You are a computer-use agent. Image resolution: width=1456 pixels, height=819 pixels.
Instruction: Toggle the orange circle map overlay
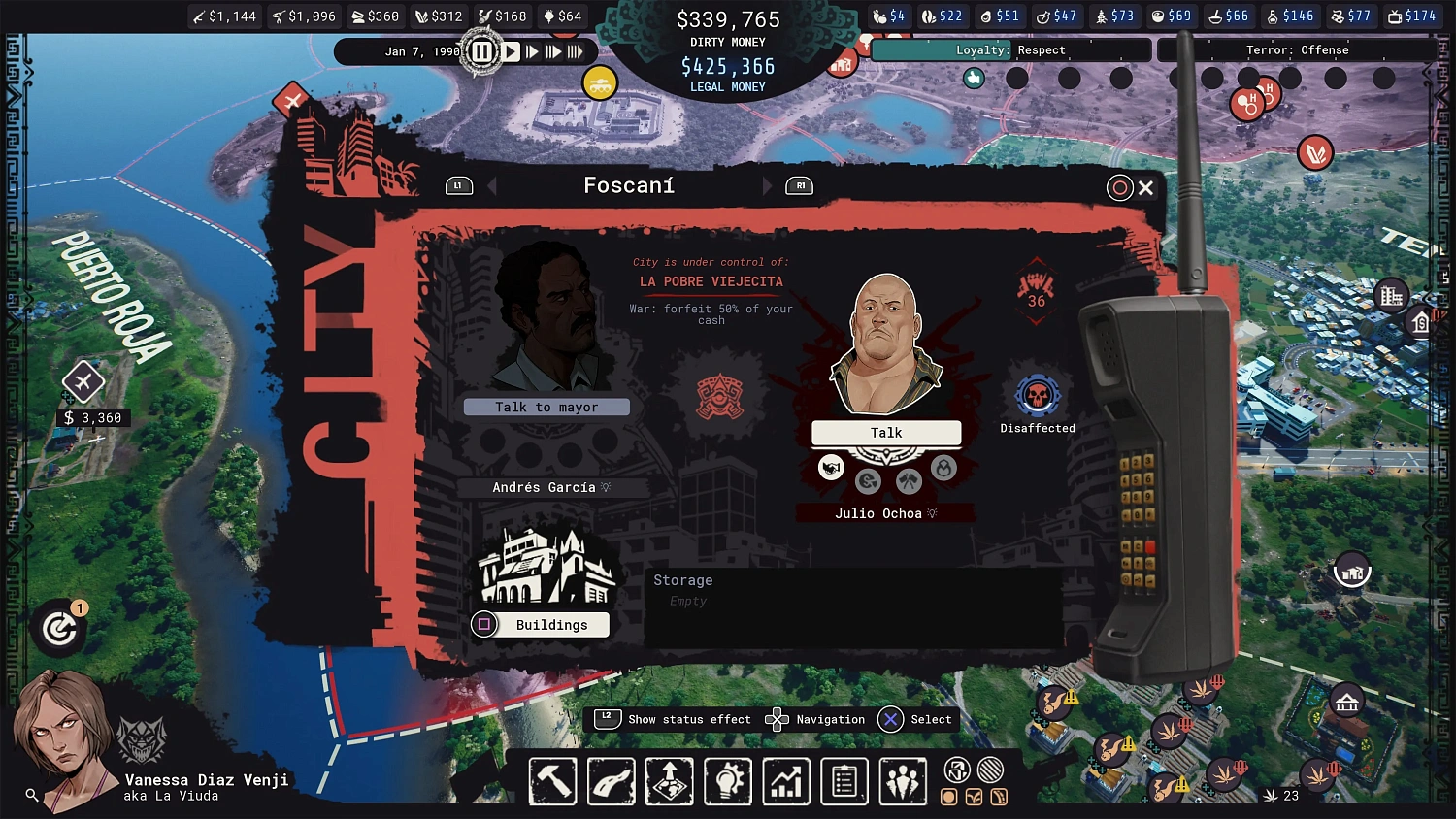[x=949, y=796]
